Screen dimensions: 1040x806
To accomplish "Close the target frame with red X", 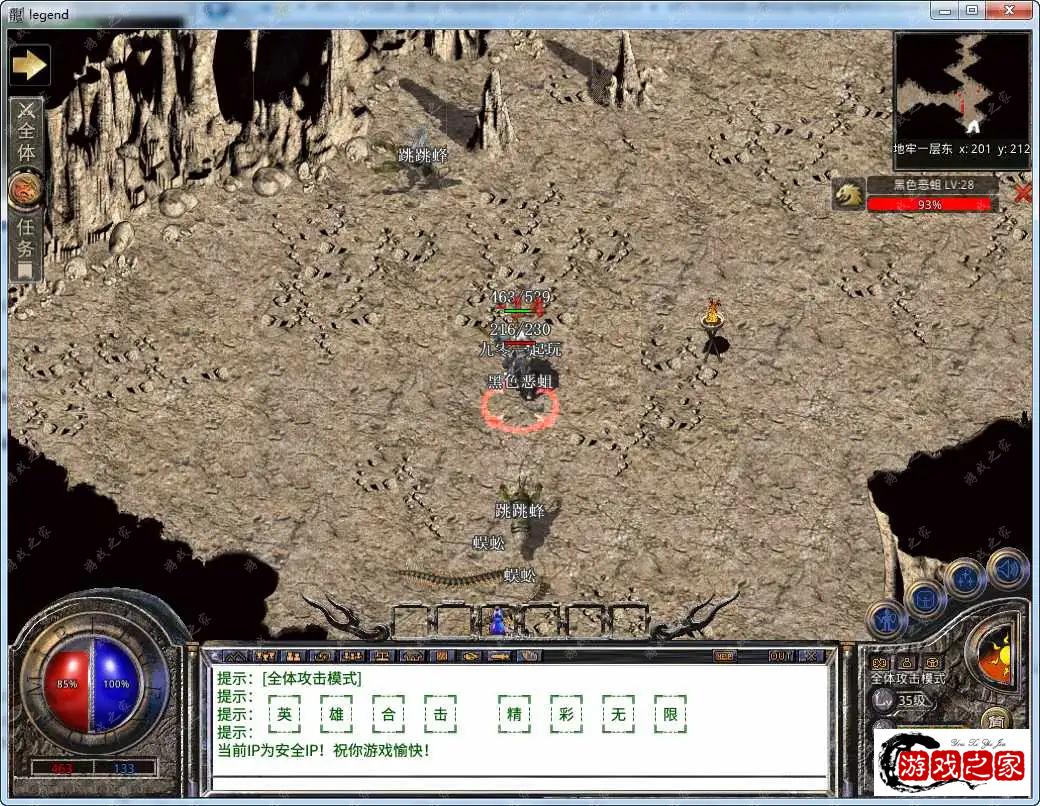I will pyautogui.click(x=1022, y=193).
